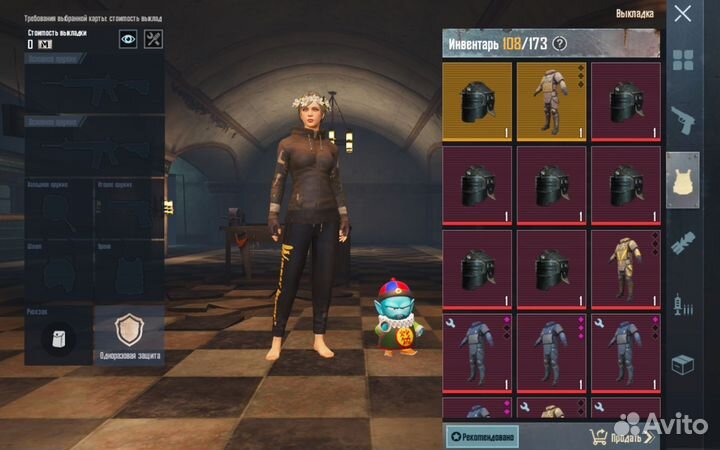Toggle the eye visibility icon
The width and height of the screenshot is (720, 450).
[x=128, y=39]
